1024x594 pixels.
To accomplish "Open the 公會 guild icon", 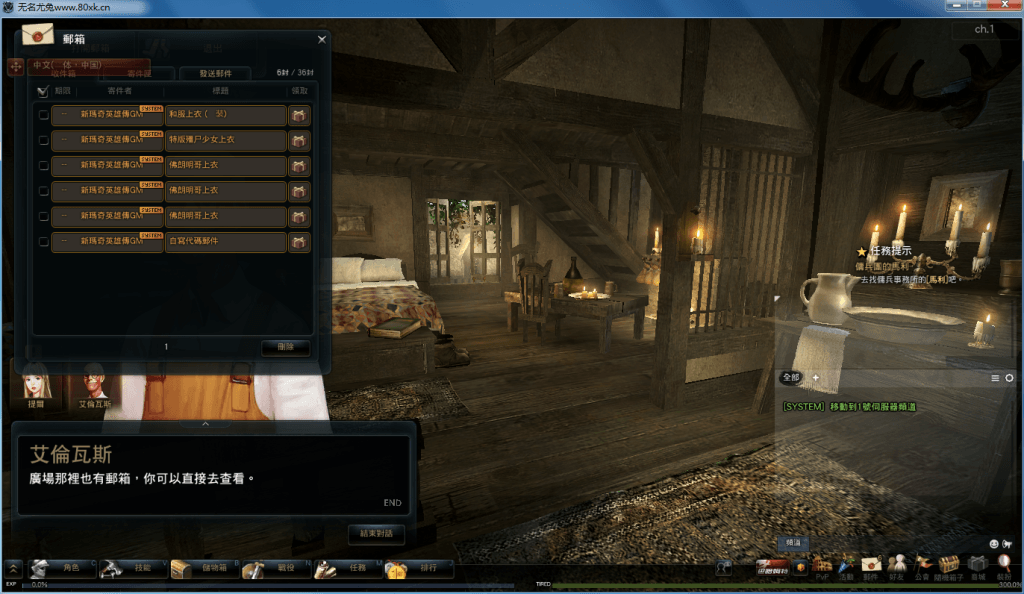I will tap(922, 566).
